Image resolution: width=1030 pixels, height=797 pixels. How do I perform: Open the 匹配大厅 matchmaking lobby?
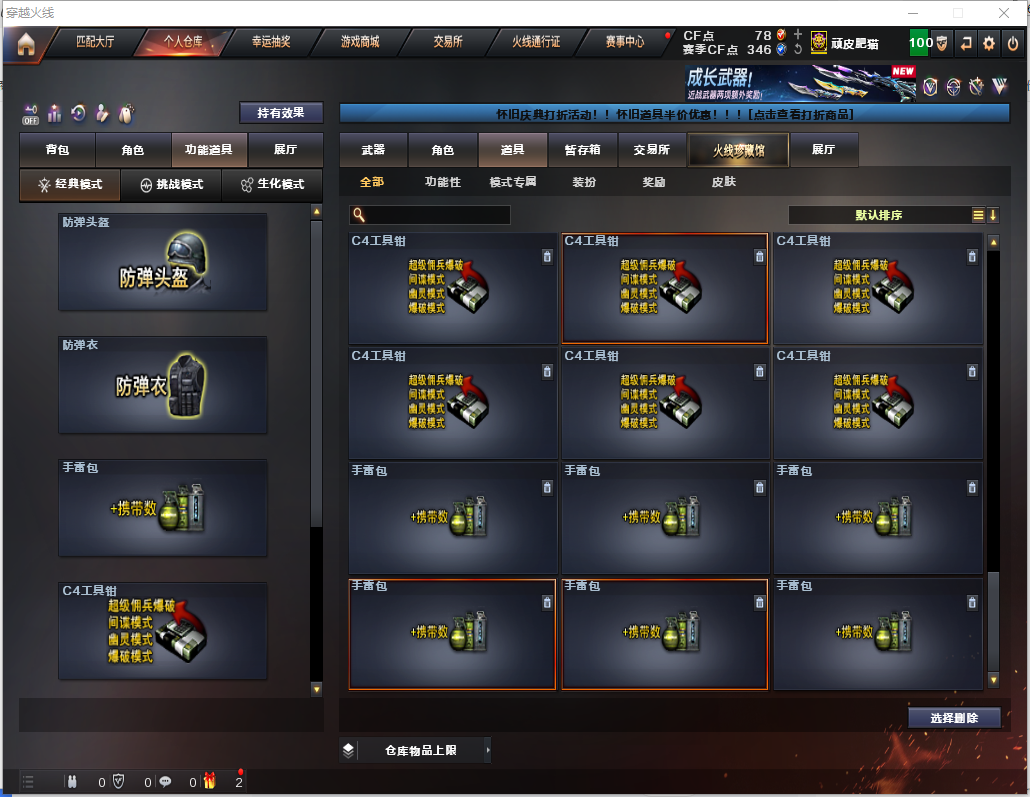[95, 42]
